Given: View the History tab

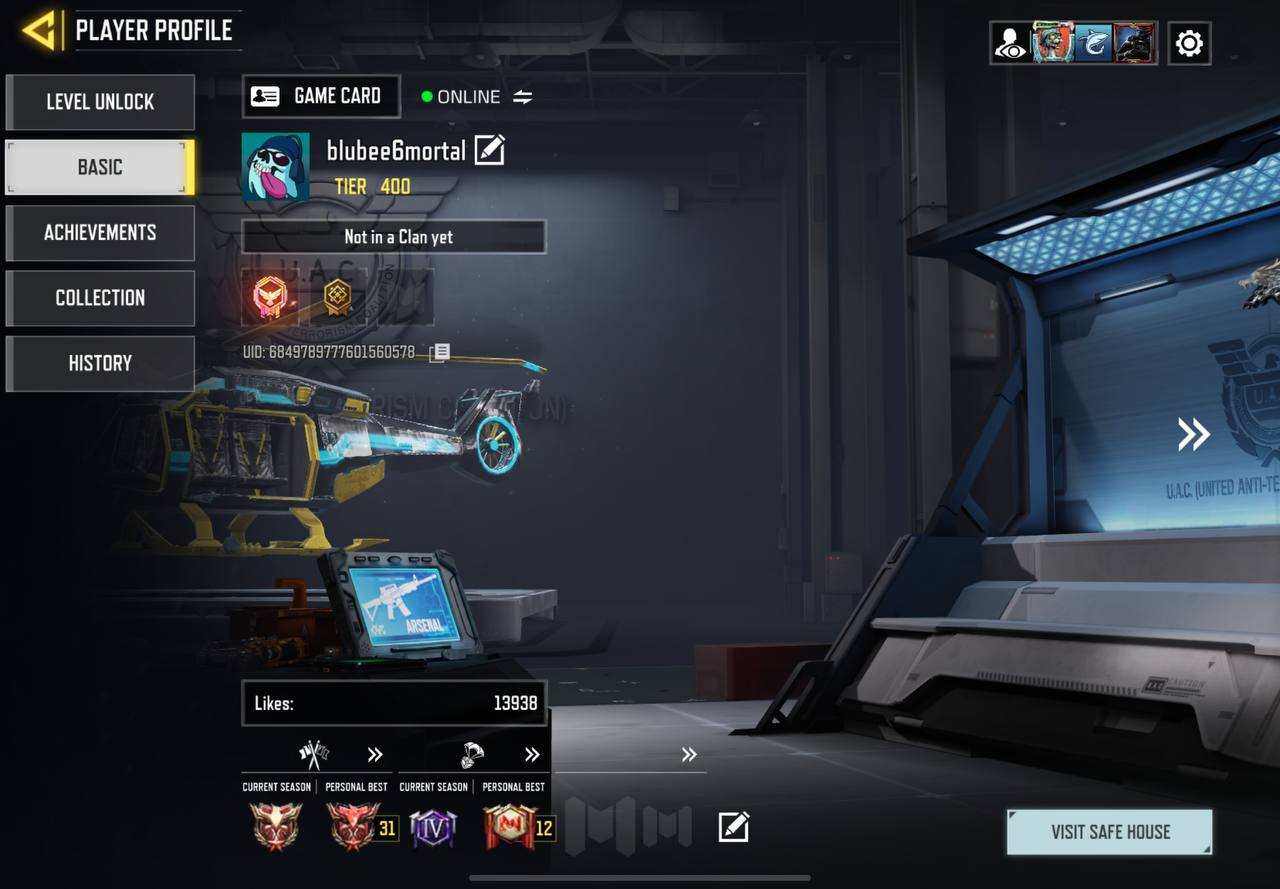Looking at the screenshot, I should click(100, 363).
